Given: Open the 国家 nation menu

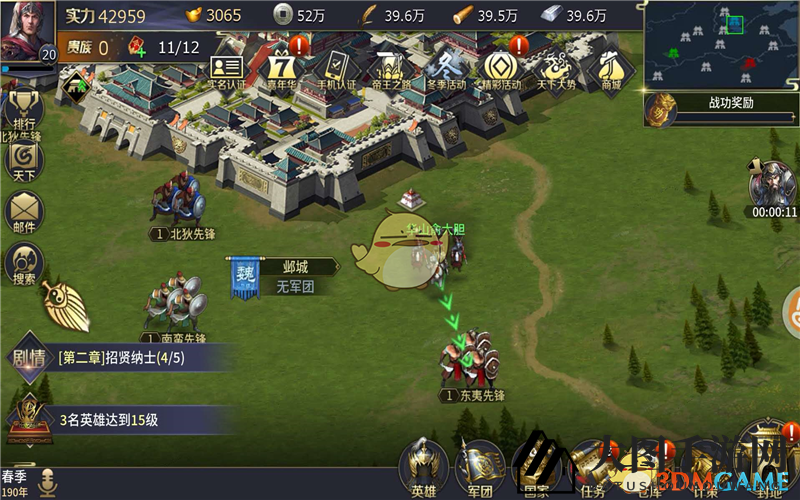Looking at the screenshot, I should [x=536, y=468].
